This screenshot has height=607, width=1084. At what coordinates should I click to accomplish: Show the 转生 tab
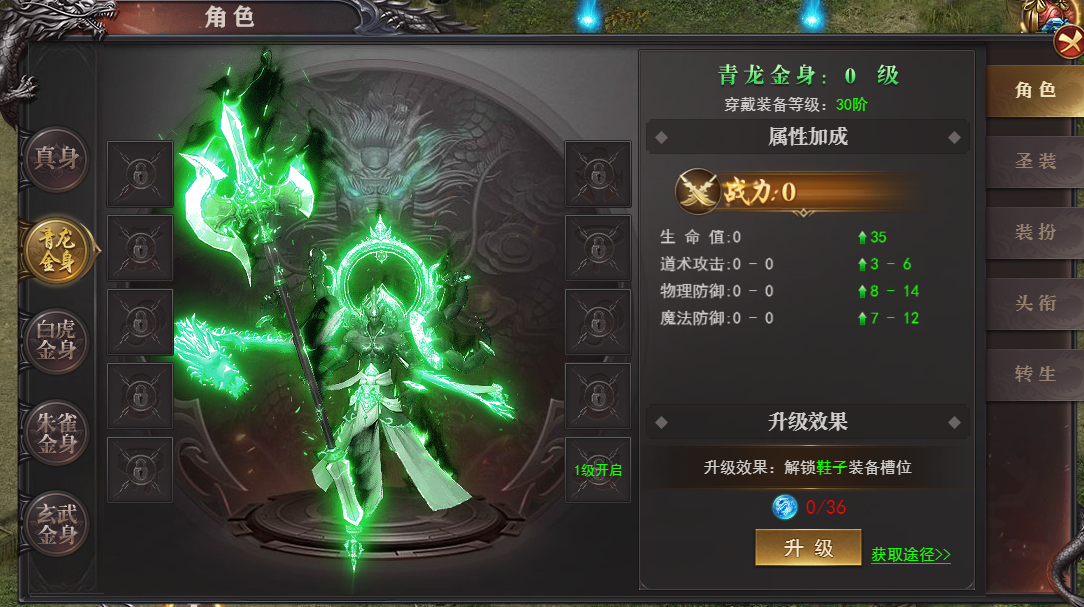tap(1035, 374)
